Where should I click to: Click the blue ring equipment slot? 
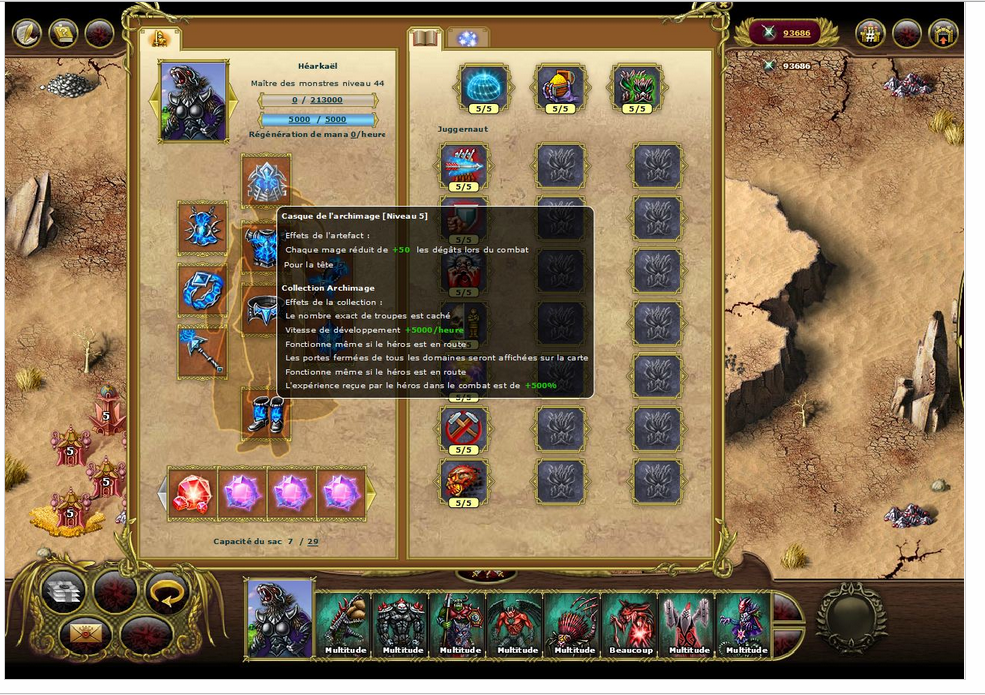tap(203, 290)
